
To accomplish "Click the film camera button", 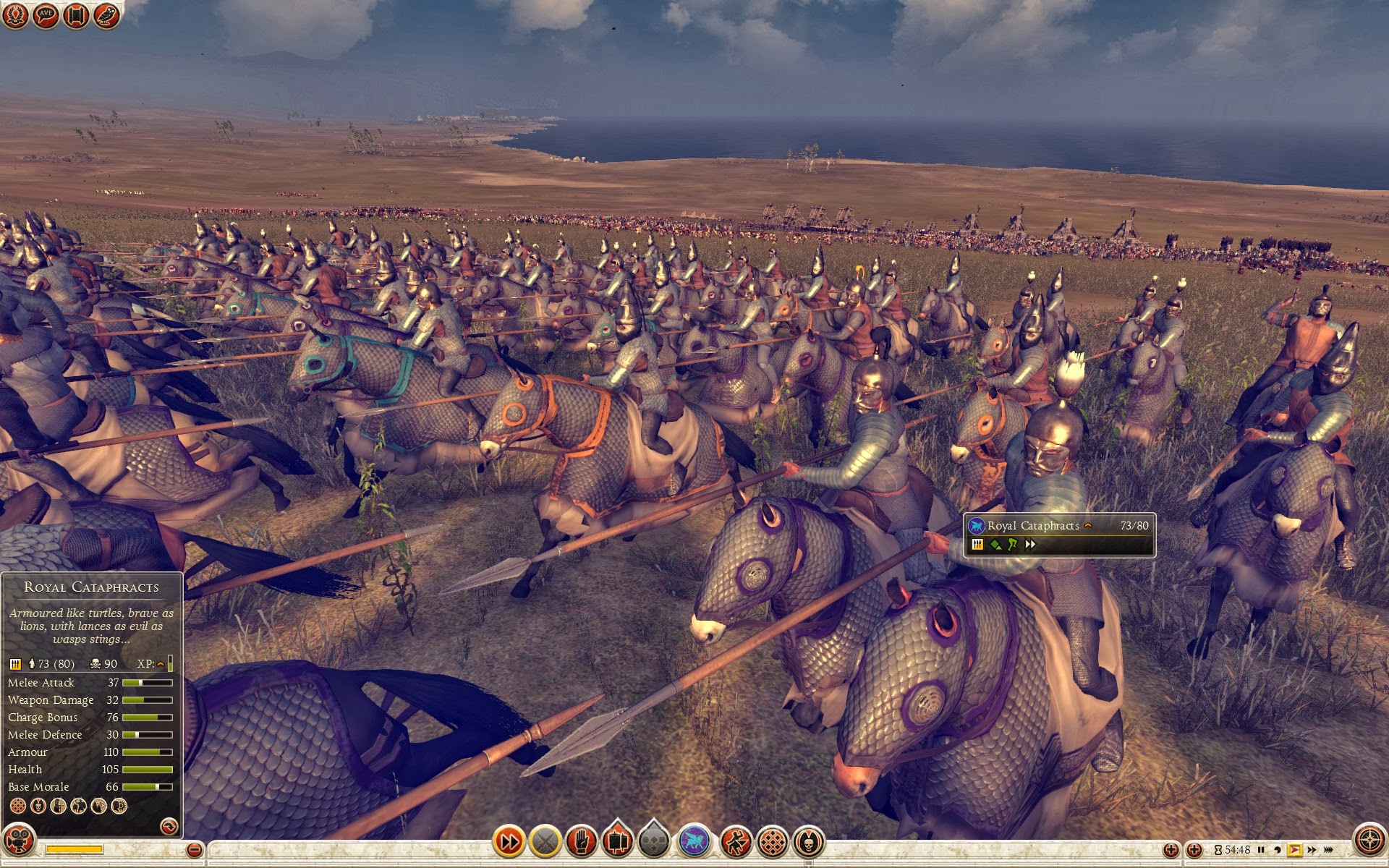I will coord(19,840).
